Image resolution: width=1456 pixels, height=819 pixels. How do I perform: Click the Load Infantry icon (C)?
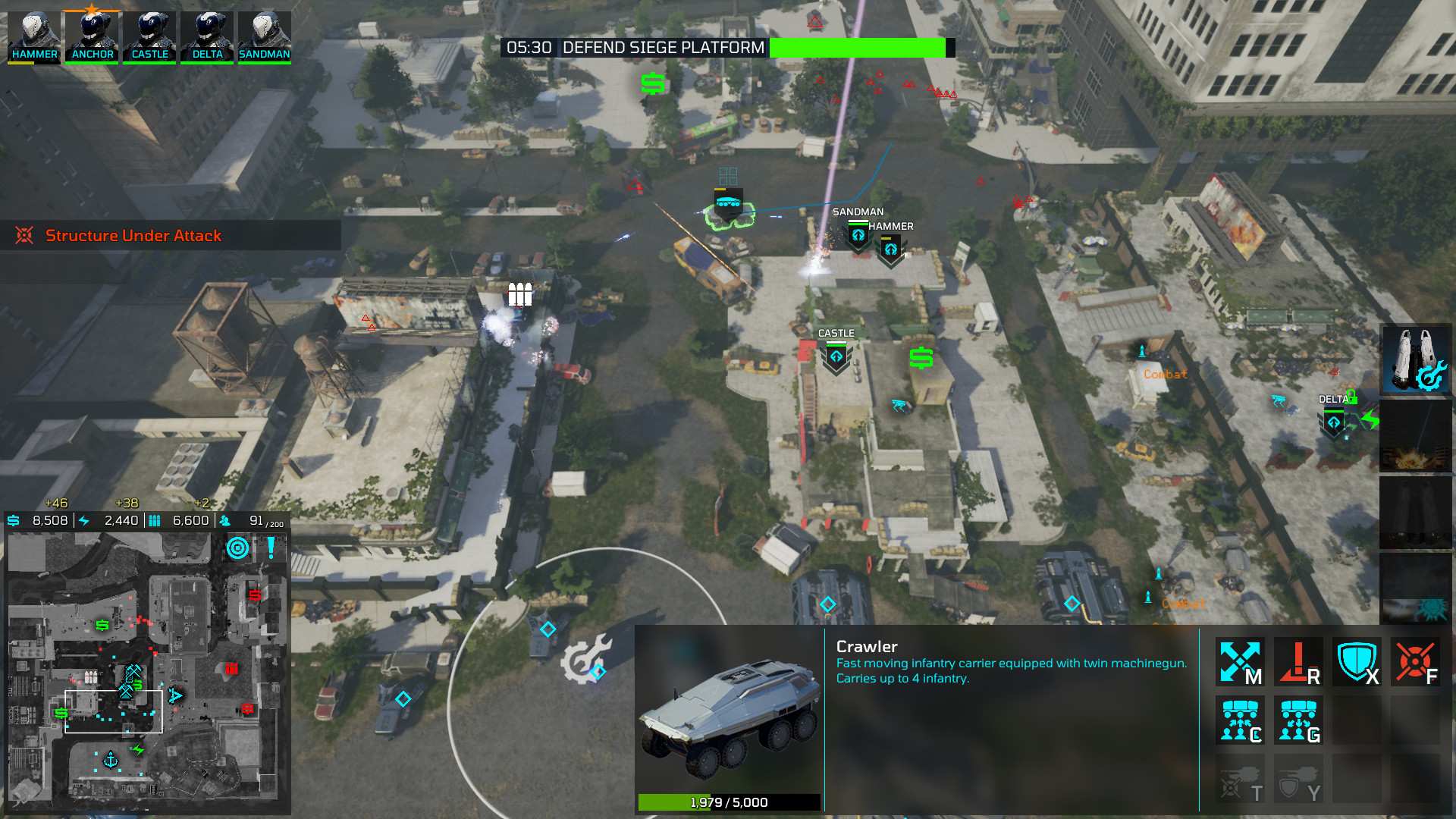(x=1241, y=720)
